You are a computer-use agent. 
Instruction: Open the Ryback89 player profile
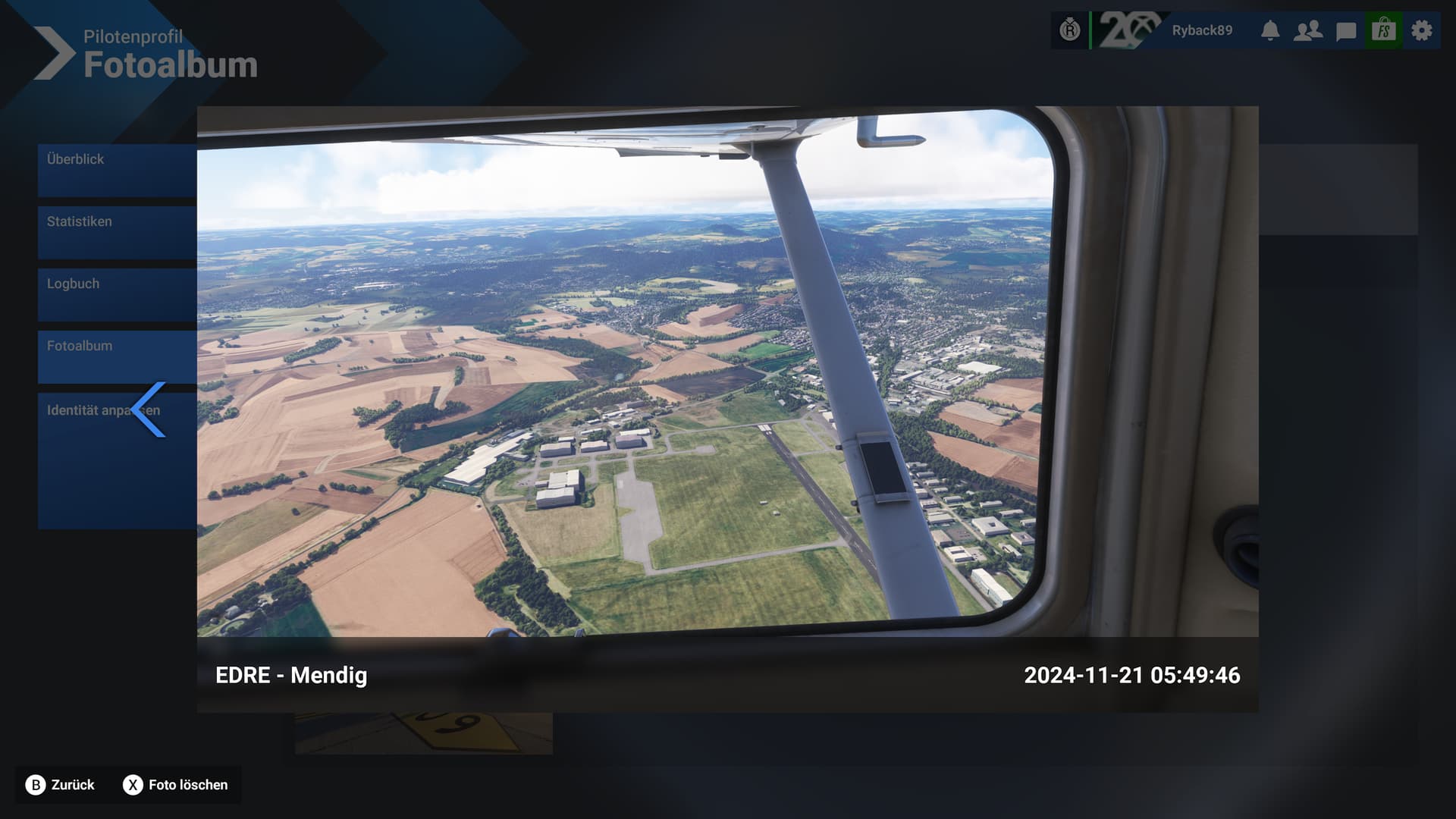[x=1202, y=30]
